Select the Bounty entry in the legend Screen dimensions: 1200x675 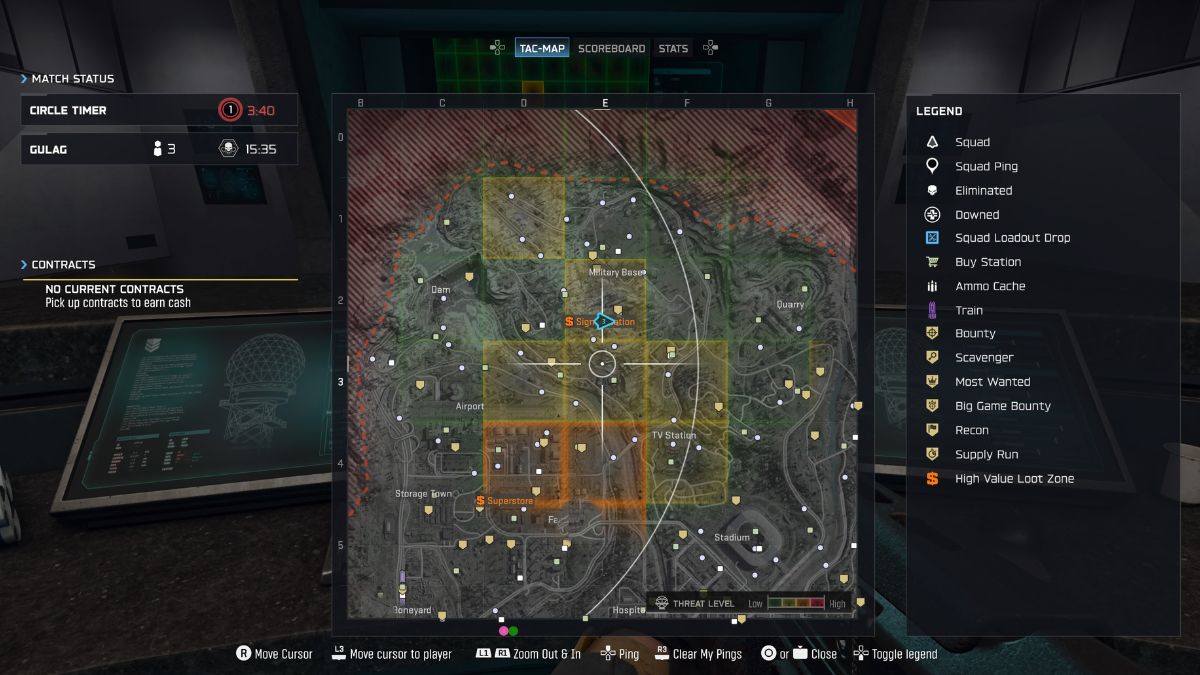pos(975,334)
